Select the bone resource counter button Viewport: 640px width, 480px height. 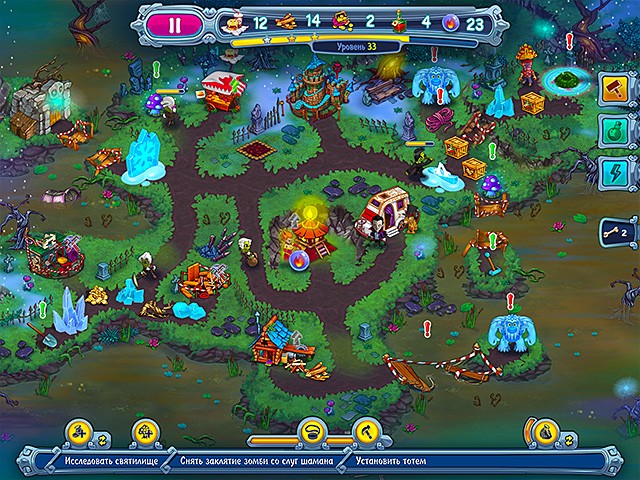pyautogui.click(x=611, y=233)
